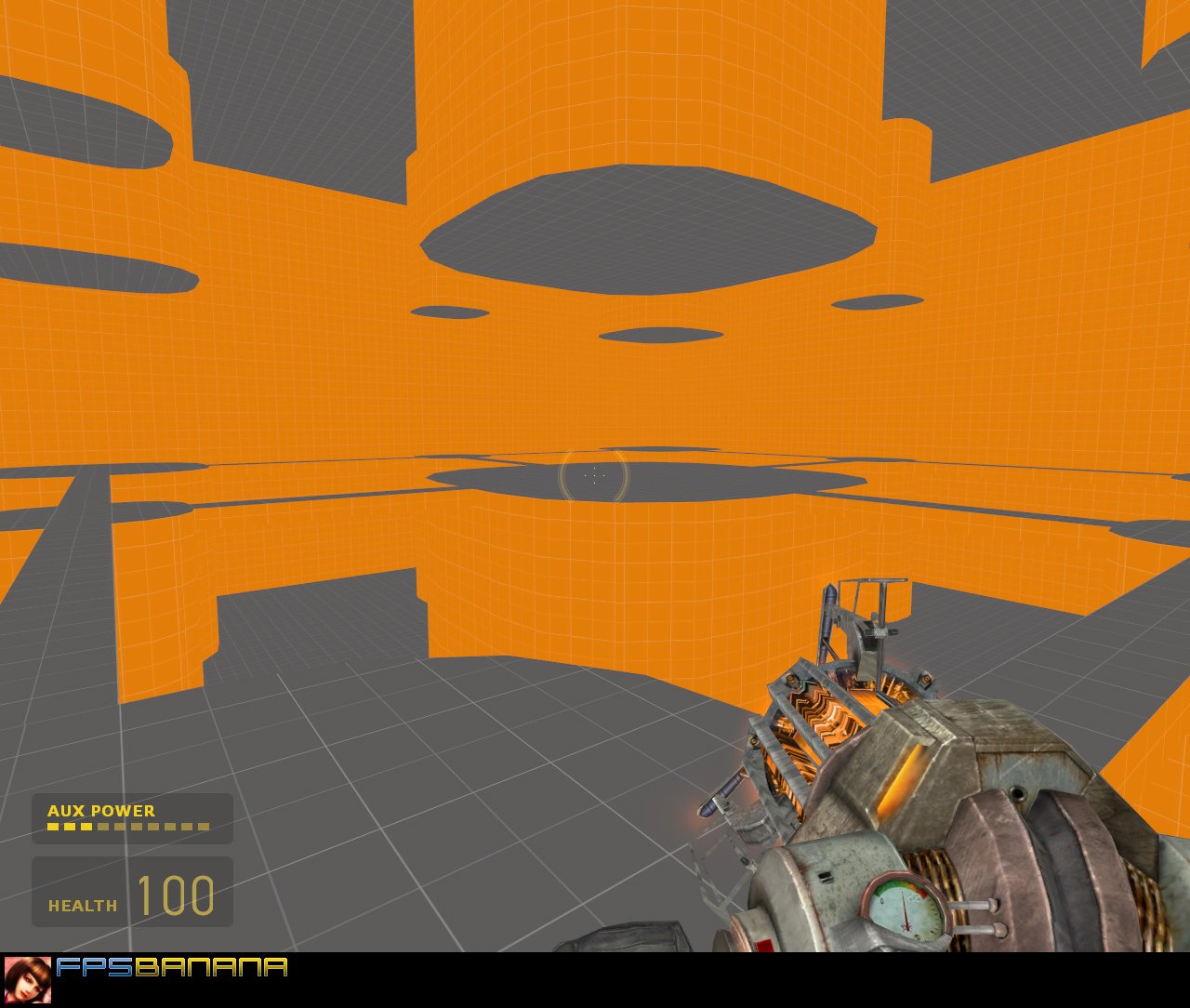
Task: Click the crosshair reticle in screen center
Action: coord(595,475)
